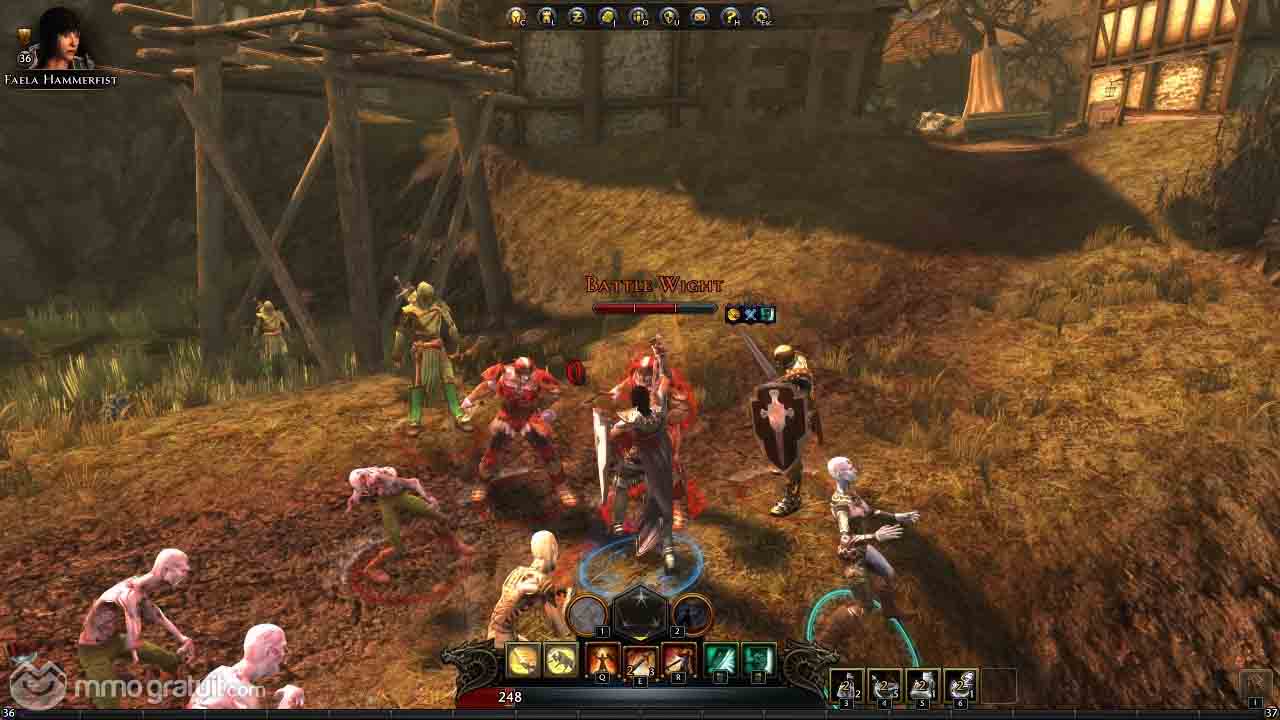The image size is (1280, 720).
Task: Open the help question mark icon
Action: coord(731,16)
